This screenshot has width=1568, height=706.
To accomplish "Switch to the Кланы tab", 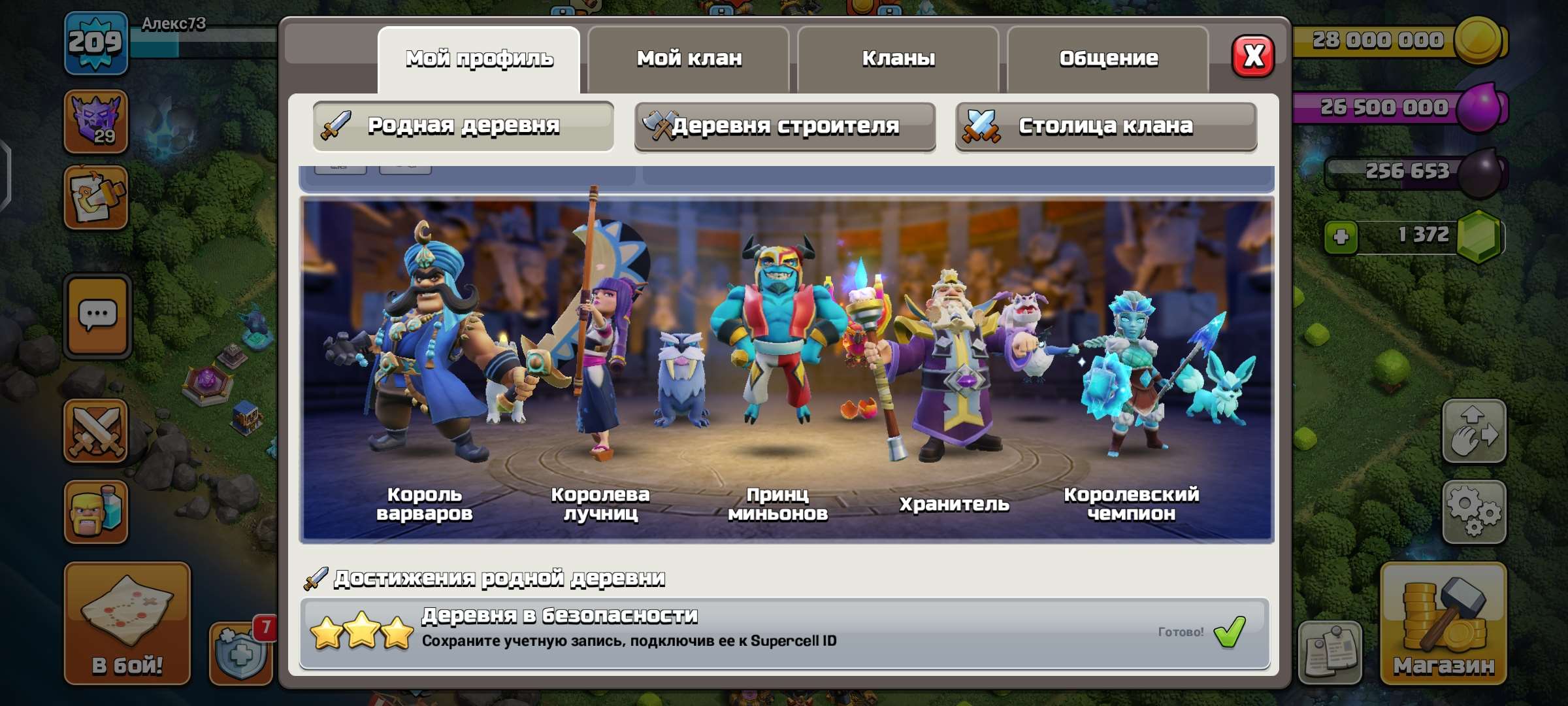I will [898, 59].
